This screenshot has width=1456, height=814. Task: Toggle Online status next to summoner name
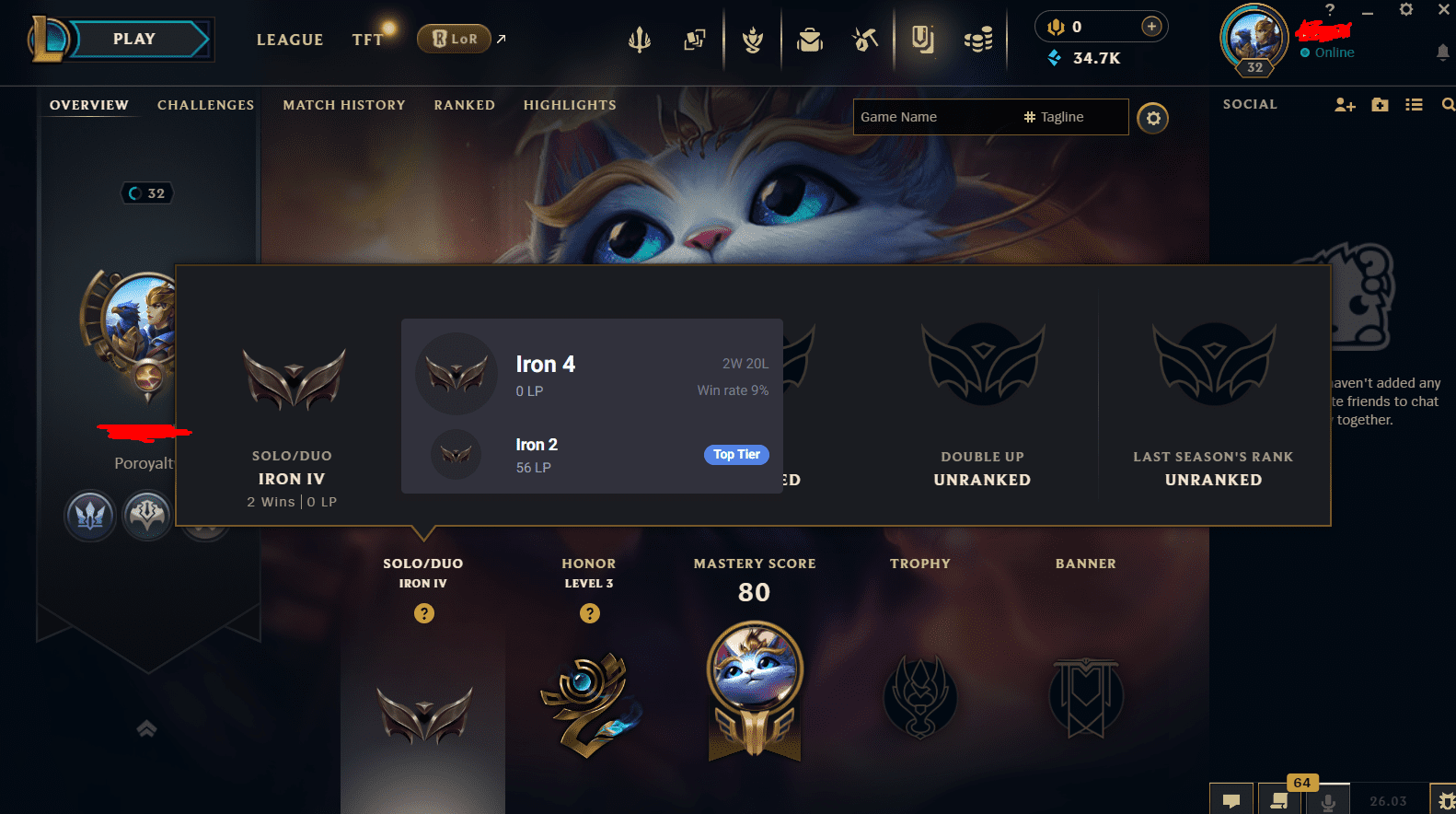[1326, 52]
